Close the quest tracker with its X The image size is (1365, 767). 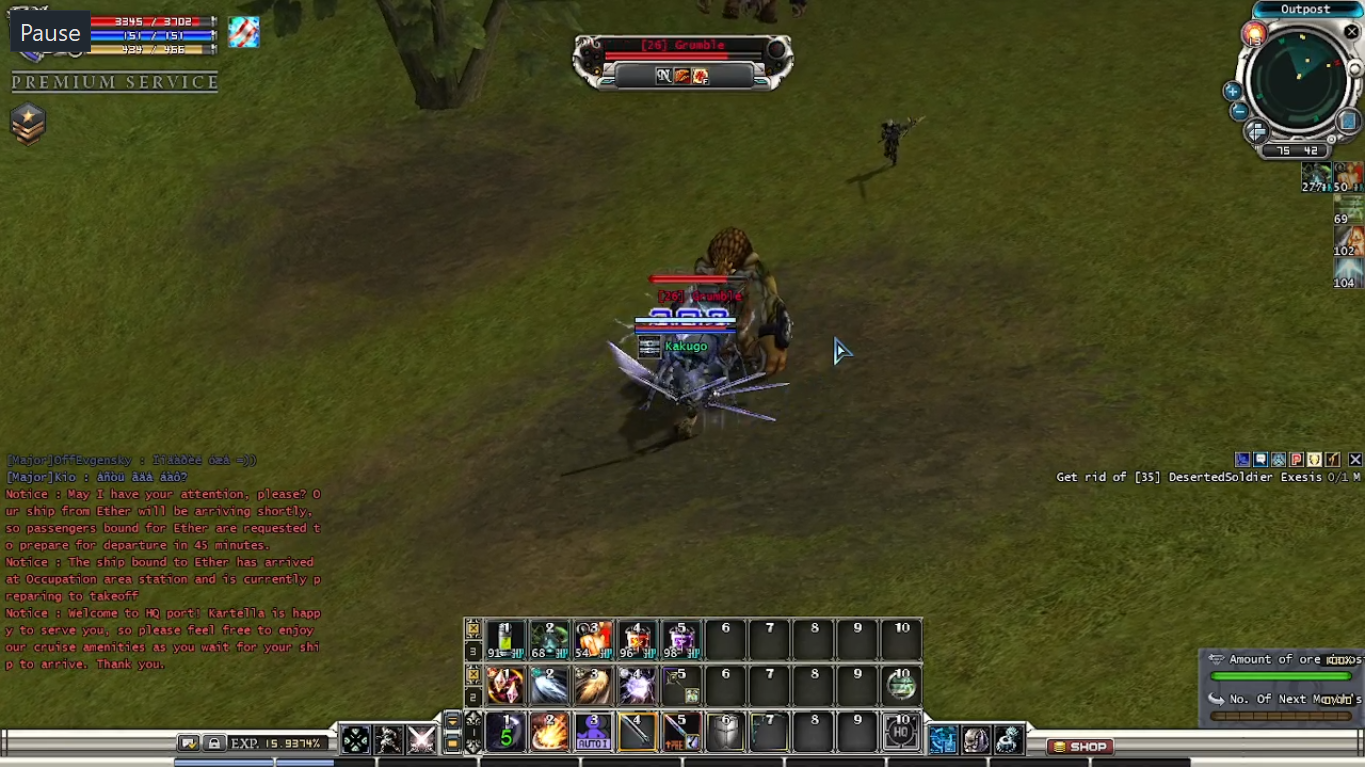coord(1355,459)
